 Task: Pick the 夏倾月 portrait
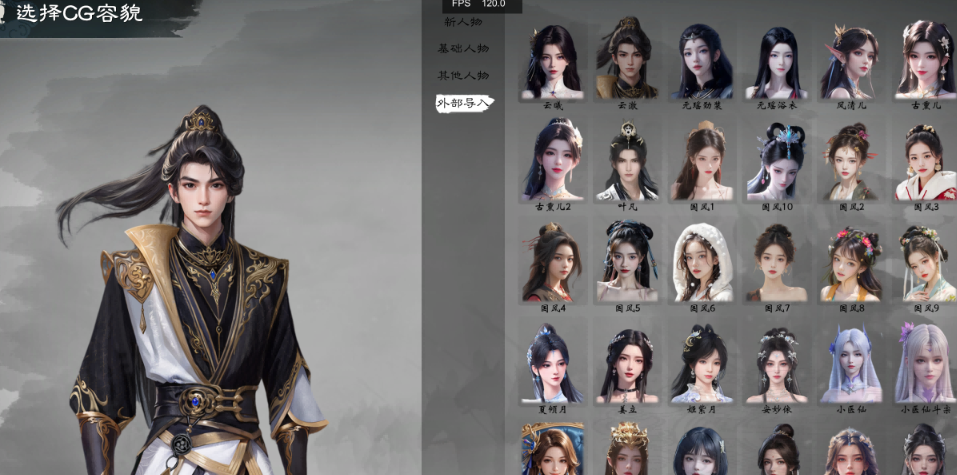(x=553, y=364)
